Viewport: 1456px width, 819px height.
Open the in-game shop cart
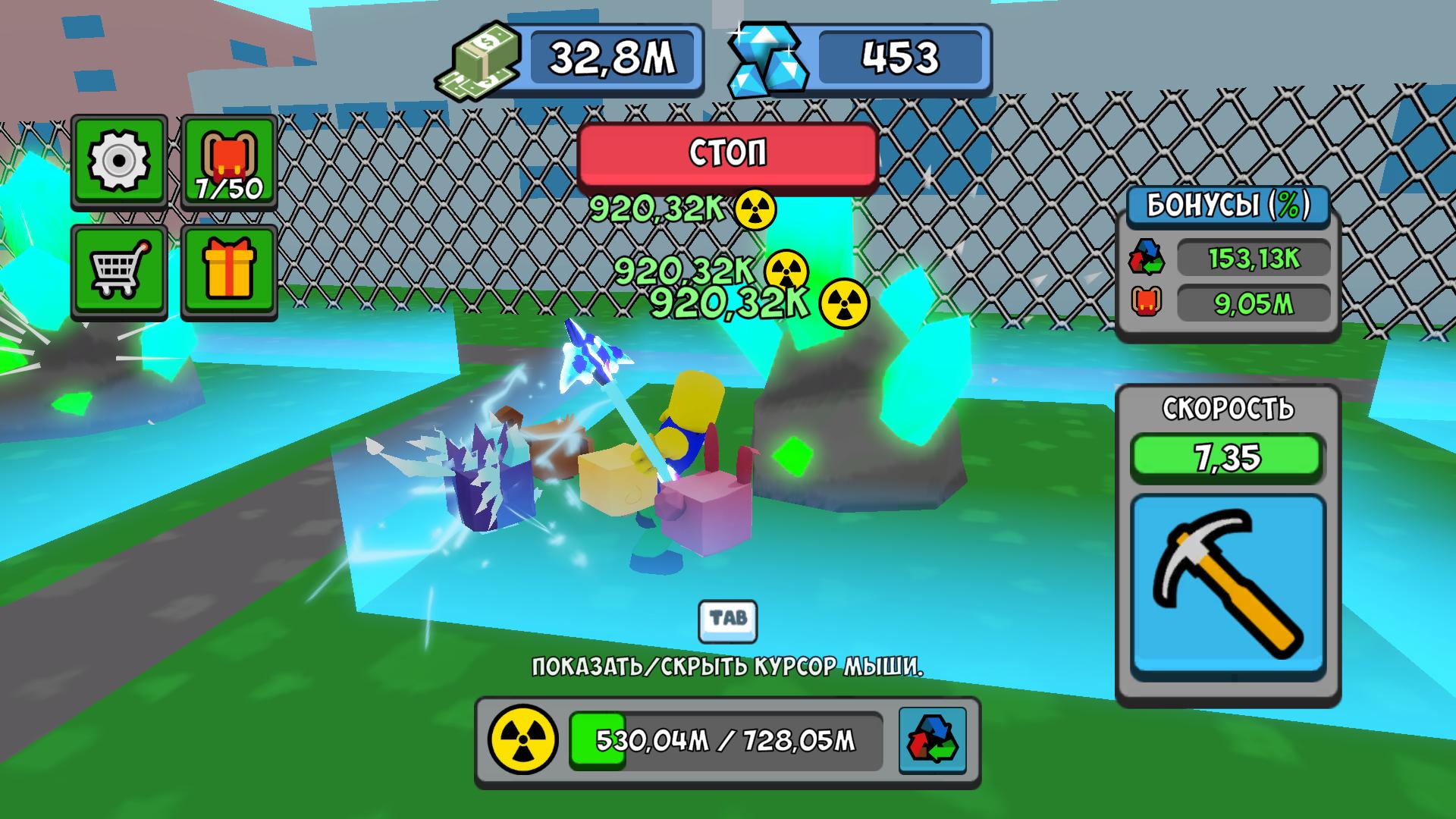(x=118, y=269)
